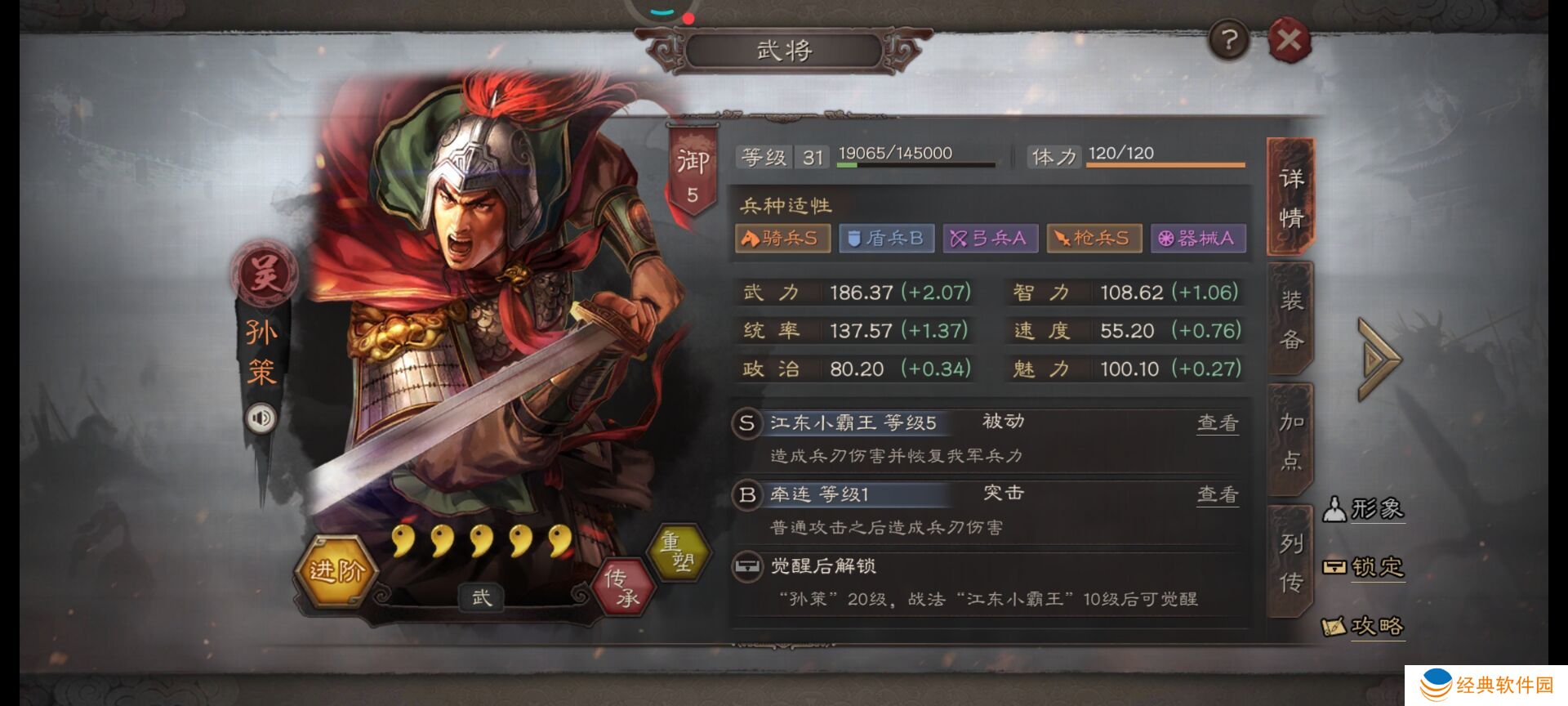The image size is (1568, 706).
Task: Open the 攻略 strategy guide
Action: [x=1365, y=627]
